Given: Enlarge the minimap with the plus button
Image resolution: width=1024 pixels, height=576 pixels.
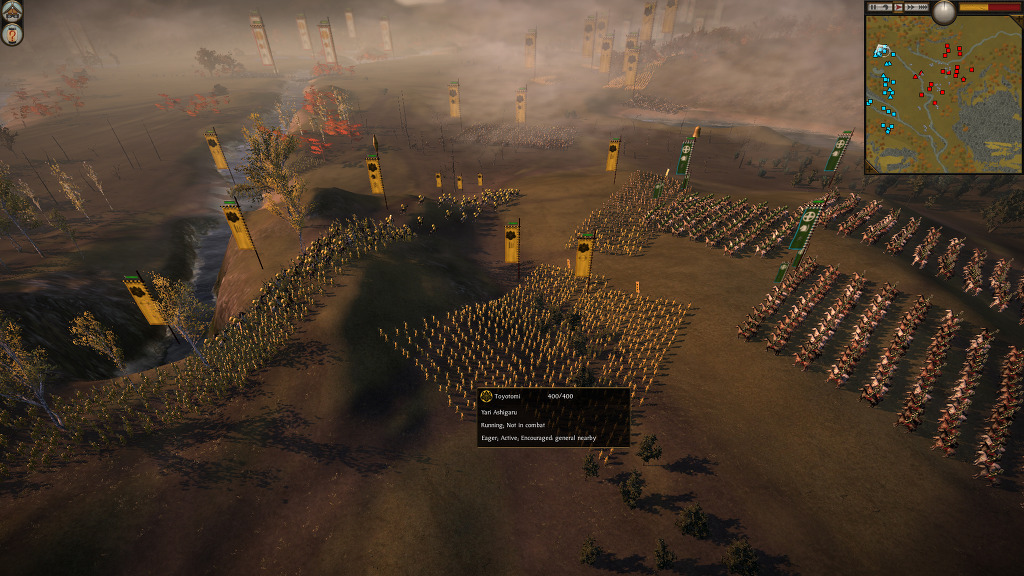Looking at the screenshot, I should 1018,20.
